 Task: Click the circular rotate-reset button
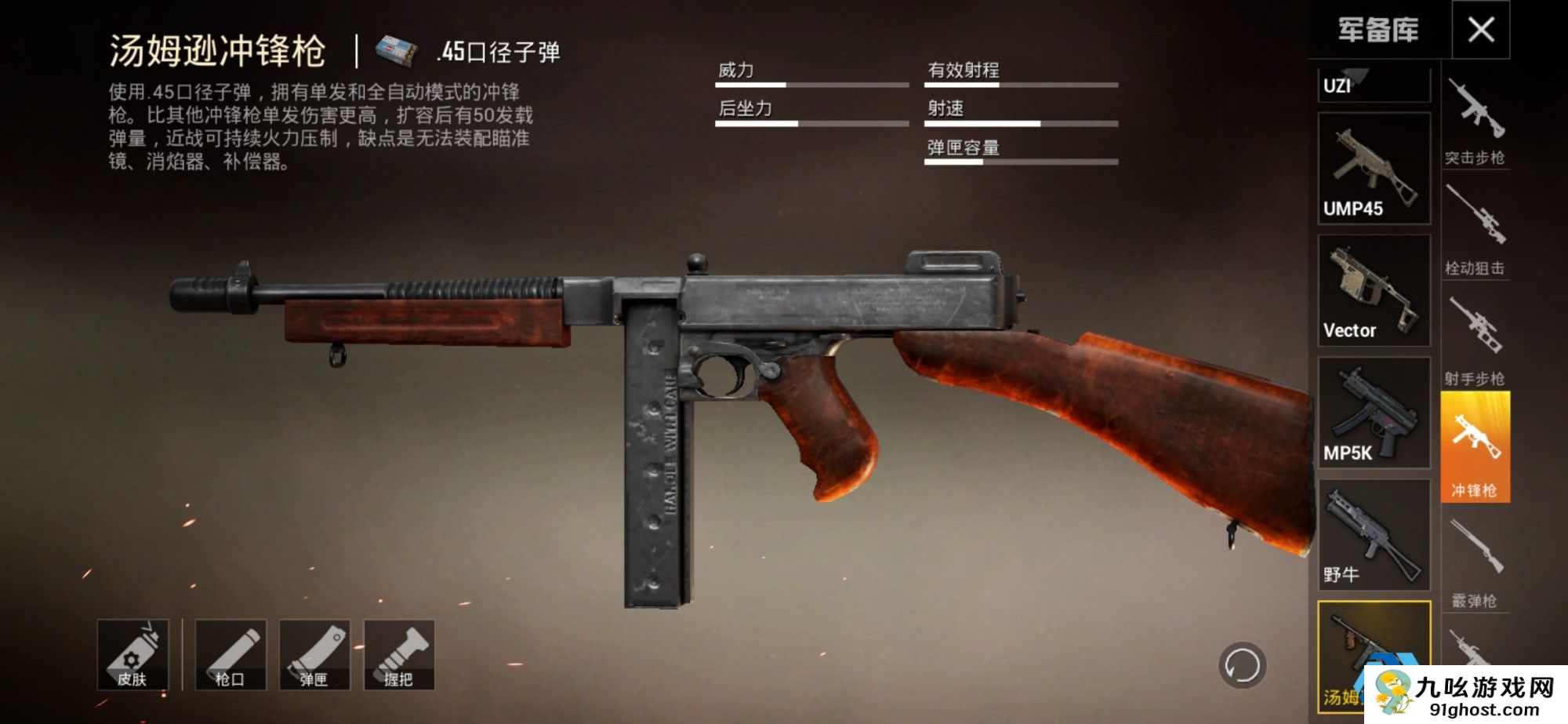click(x=1242, y=665)
